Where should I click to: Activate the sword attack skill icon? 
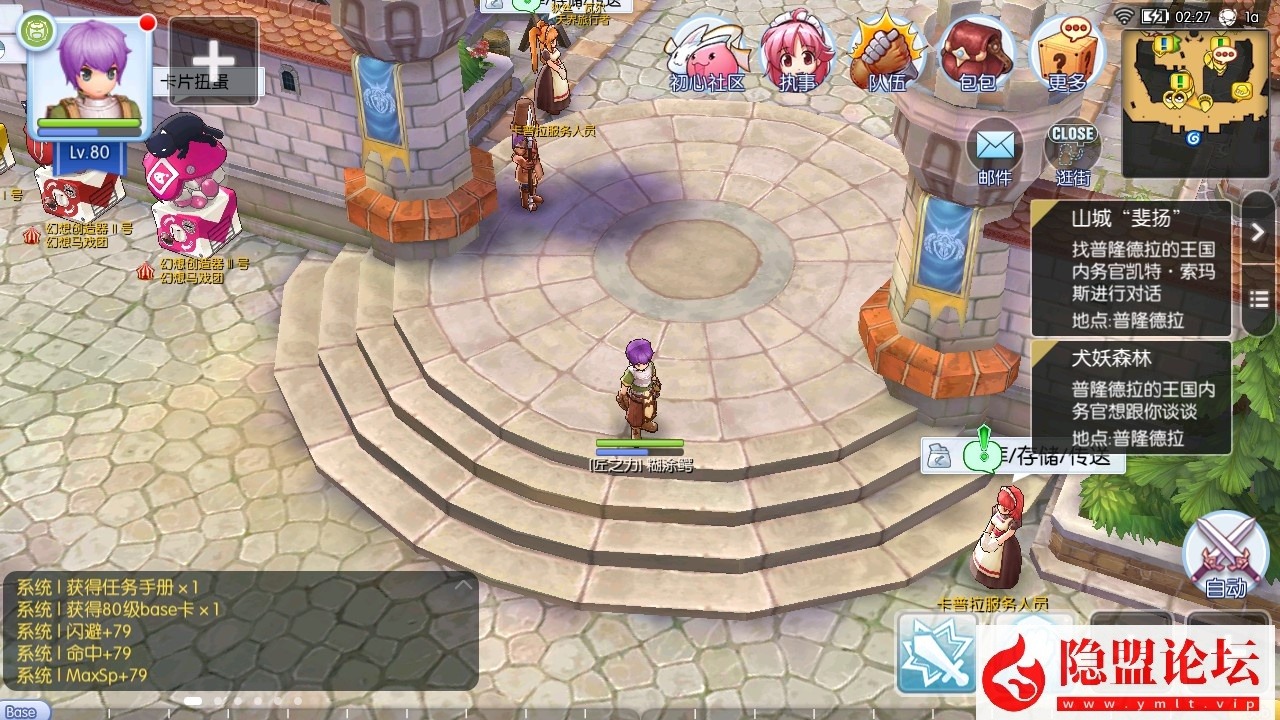click(x=937, y=652)
